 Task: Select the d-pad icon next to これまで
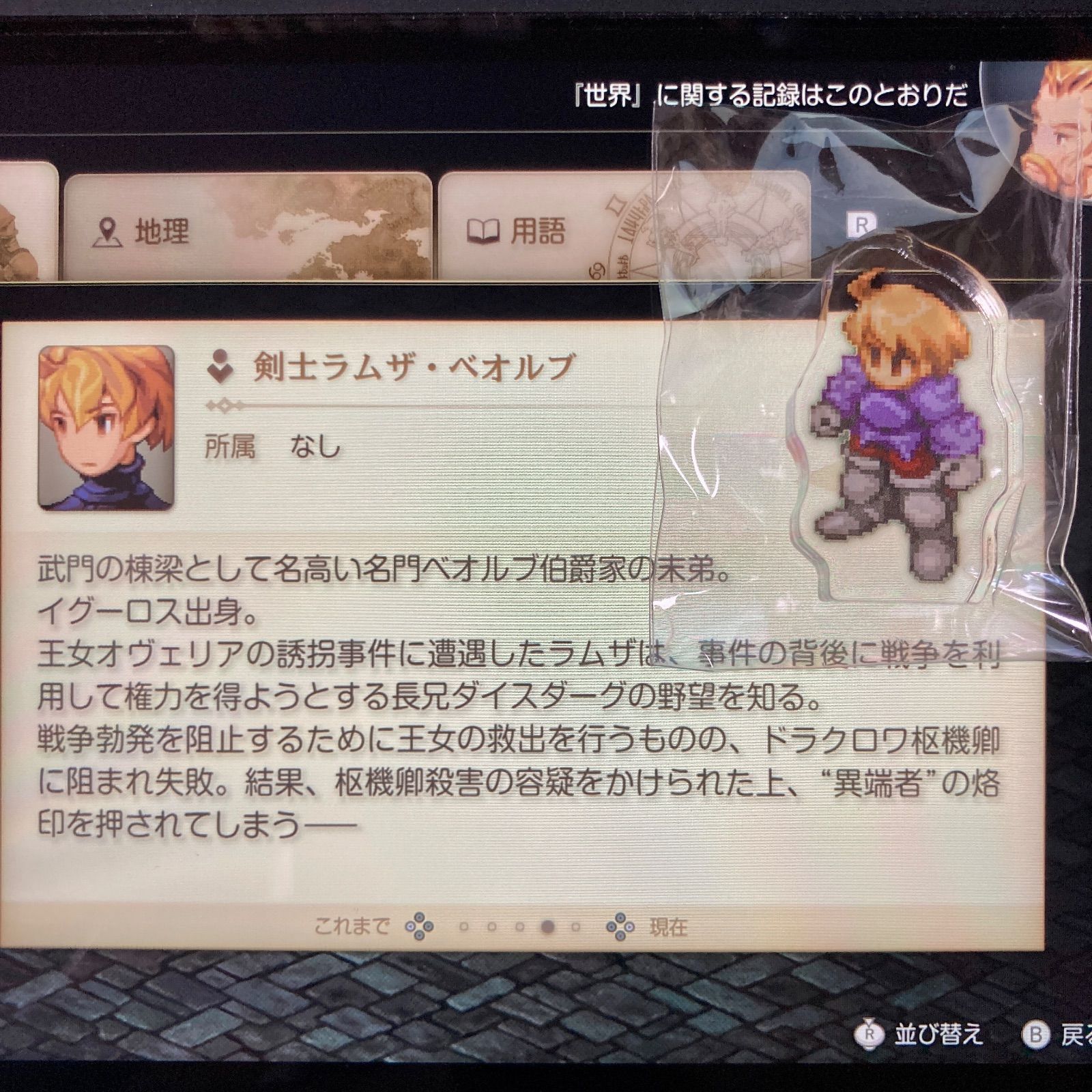tap(420, 925)
